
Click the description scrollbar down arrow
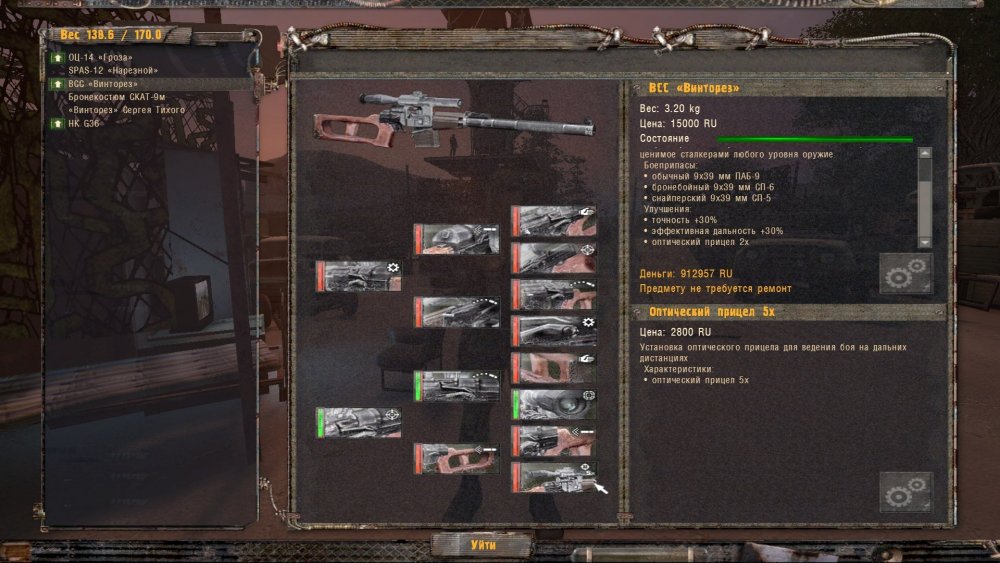tap(924, 242)
